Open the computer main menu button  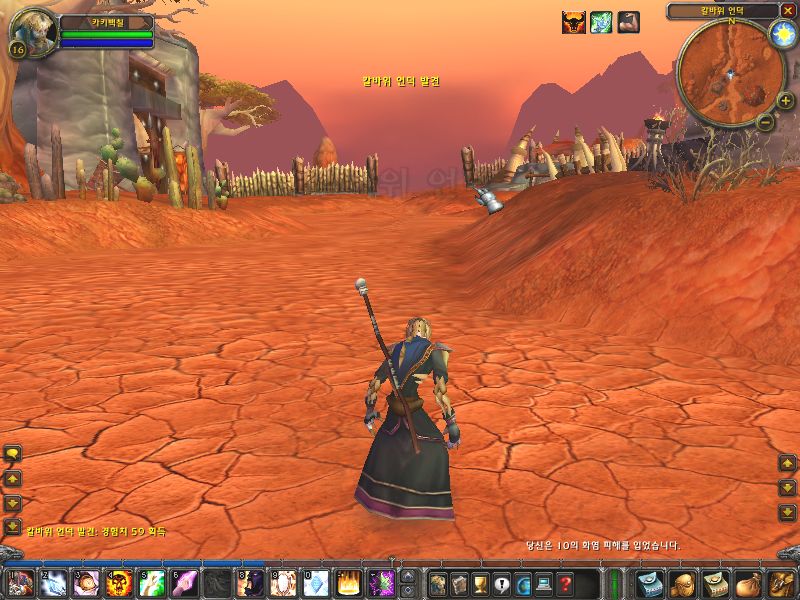point(544,583)
